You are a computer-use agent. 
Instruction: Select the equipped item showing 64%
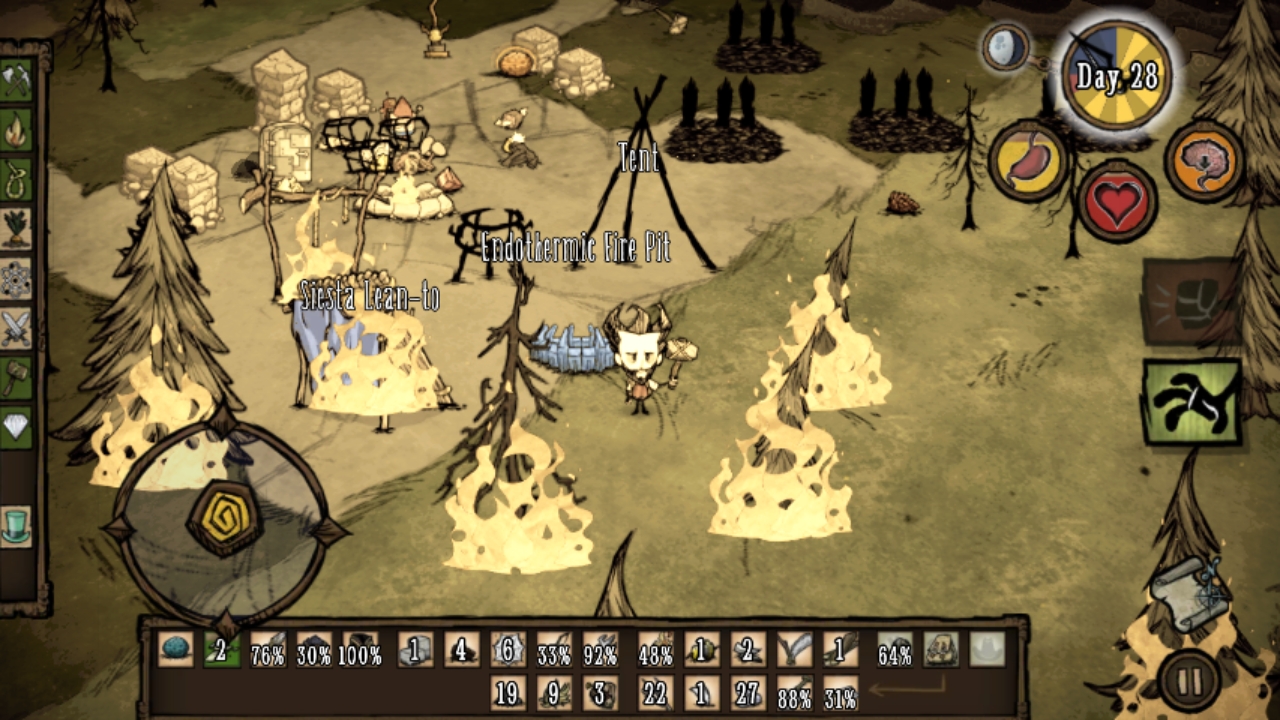pos(895,650)
